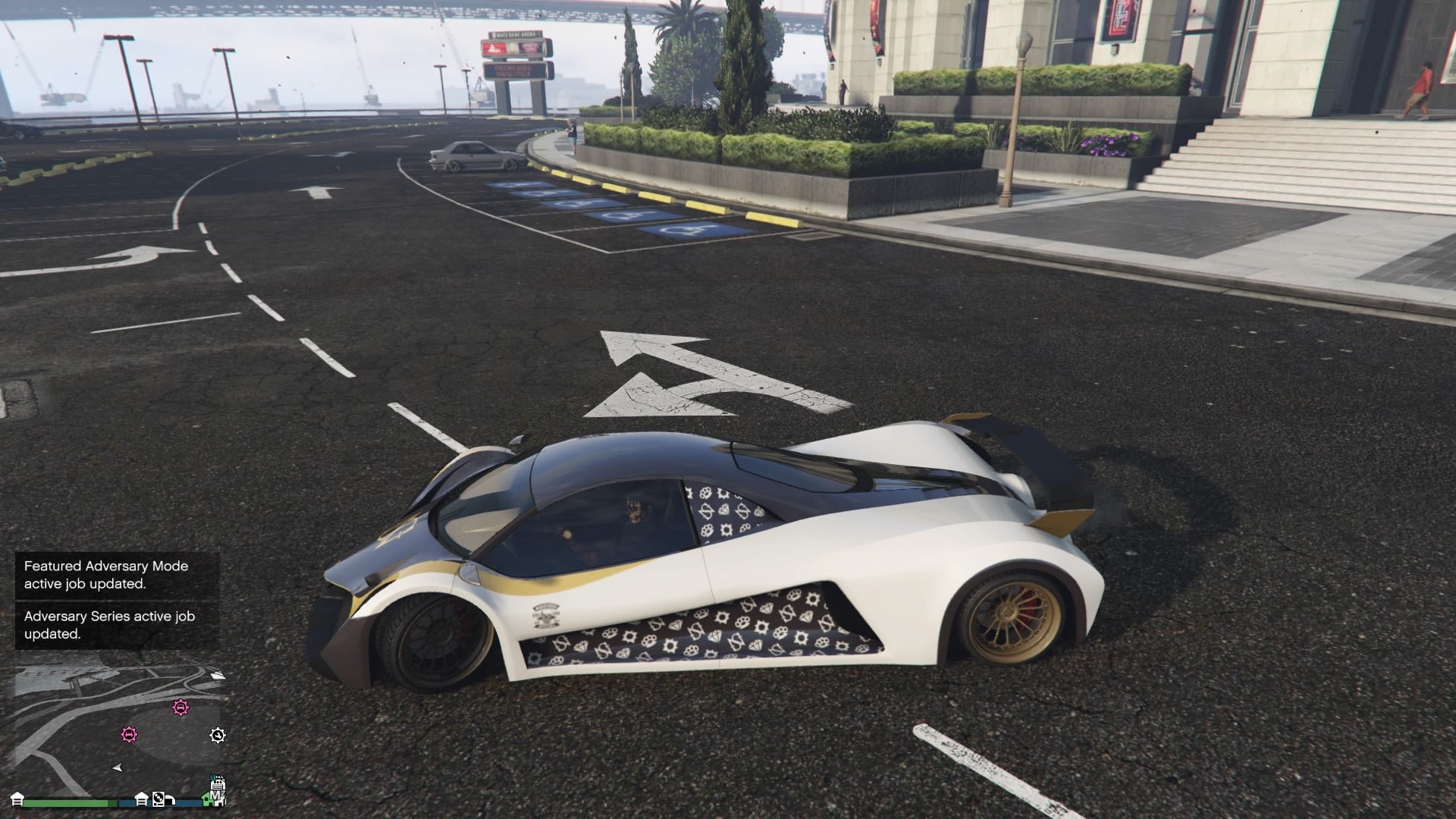The image size is (1456, 819).
Task: Select the white wrench gear map marker
Action: (218, 735)
